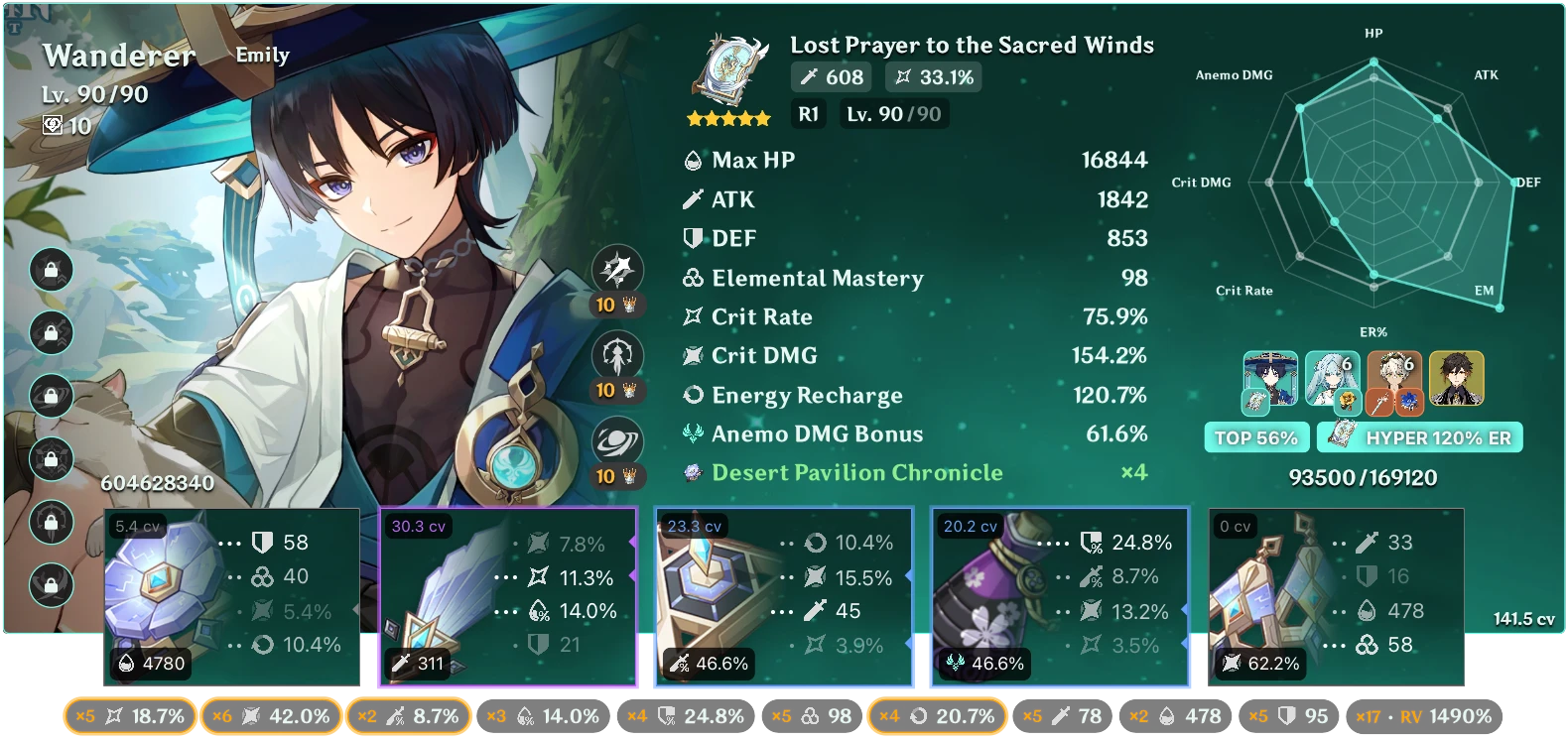Click the R1 refinement badge

pyautogui.click(x=808, y=114)
